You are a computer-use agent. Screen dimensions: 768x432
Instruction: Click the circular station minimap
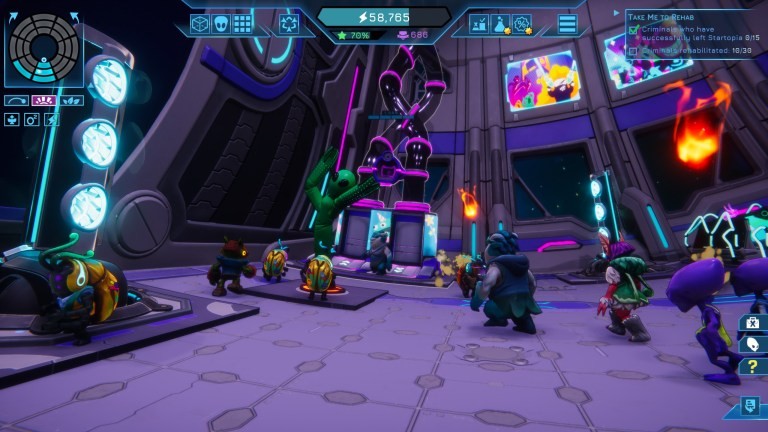tap(42, 48)
